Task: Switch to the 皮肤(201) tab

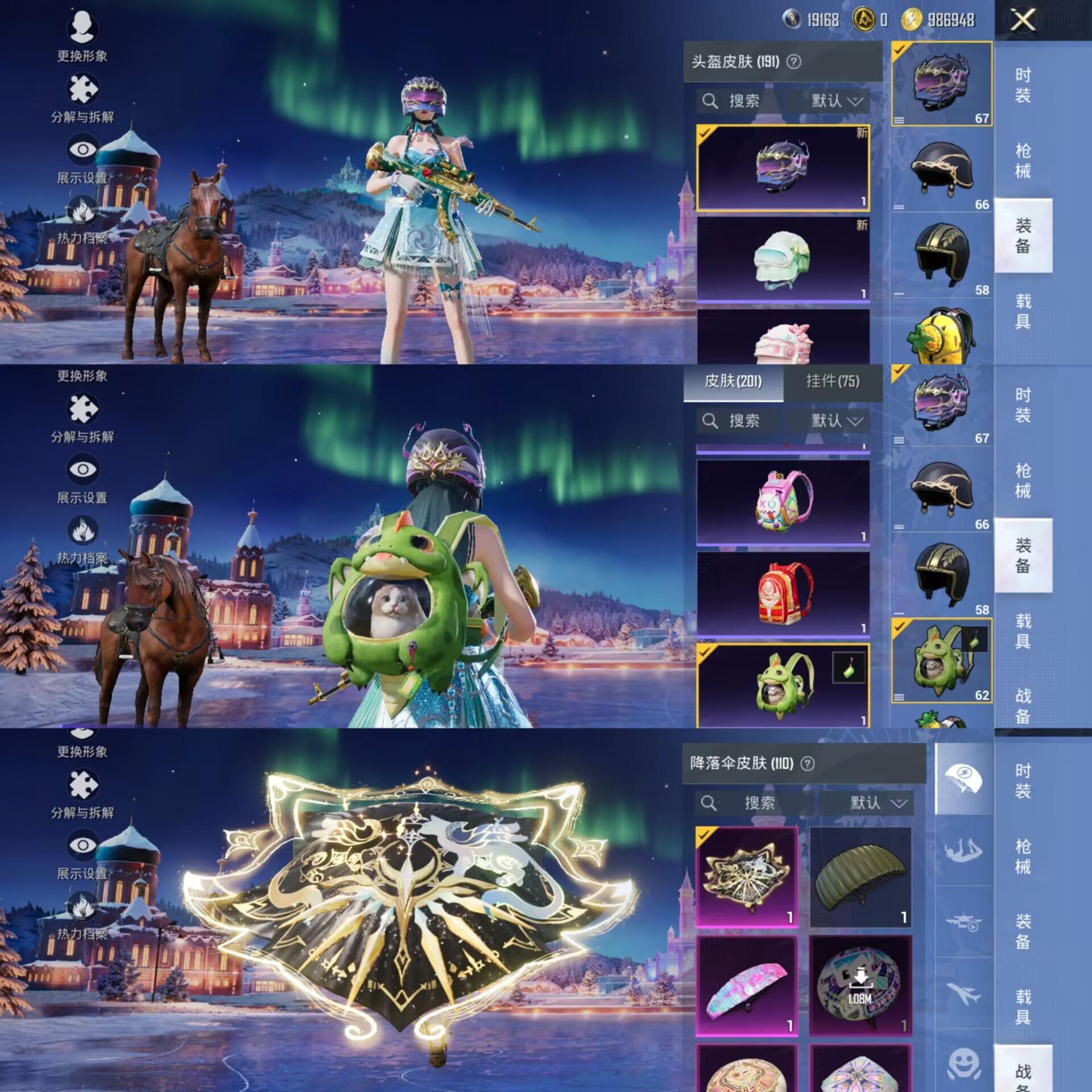Action: click(x=733, y=382)
